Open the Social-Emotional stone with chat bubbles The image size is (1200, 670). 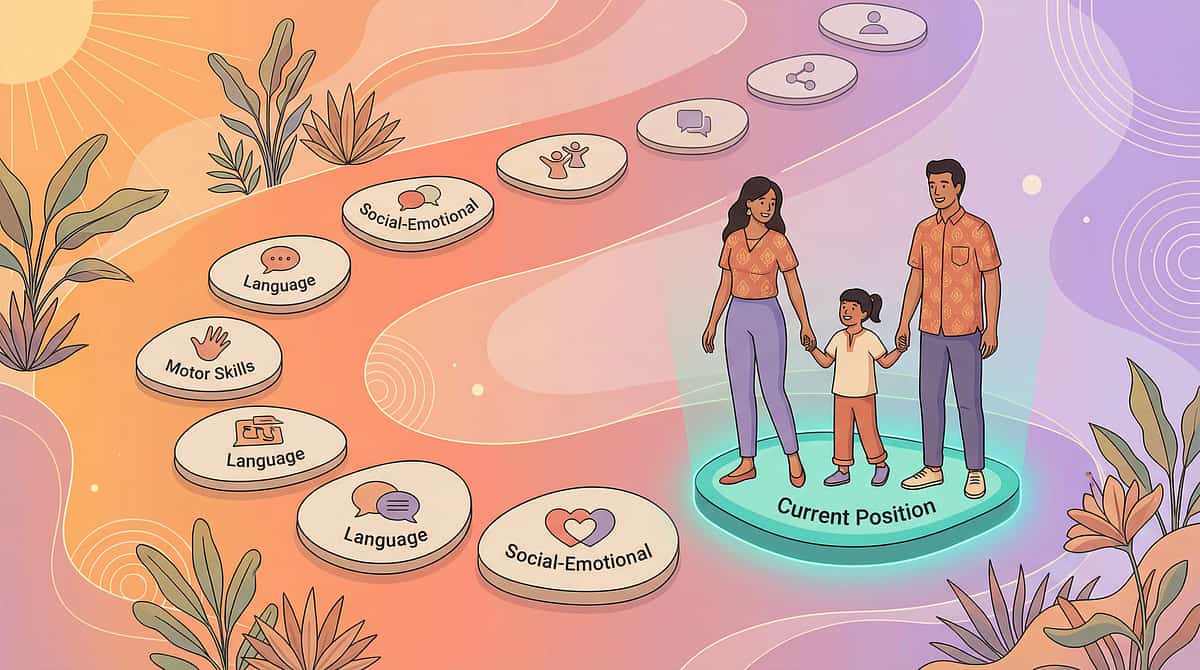[x=418, y=208]
